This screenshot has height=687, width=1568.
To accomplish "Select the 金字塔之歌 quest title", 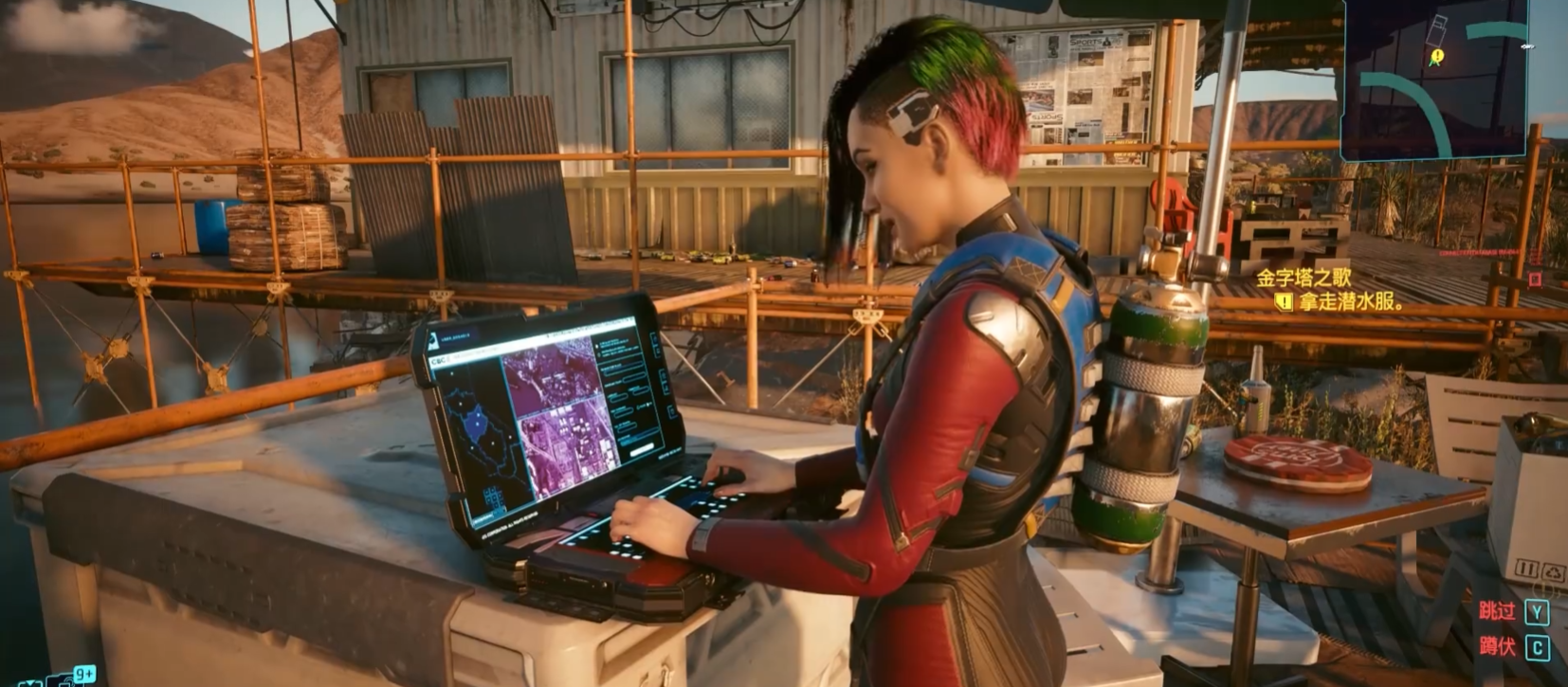I will [1304, 278].
